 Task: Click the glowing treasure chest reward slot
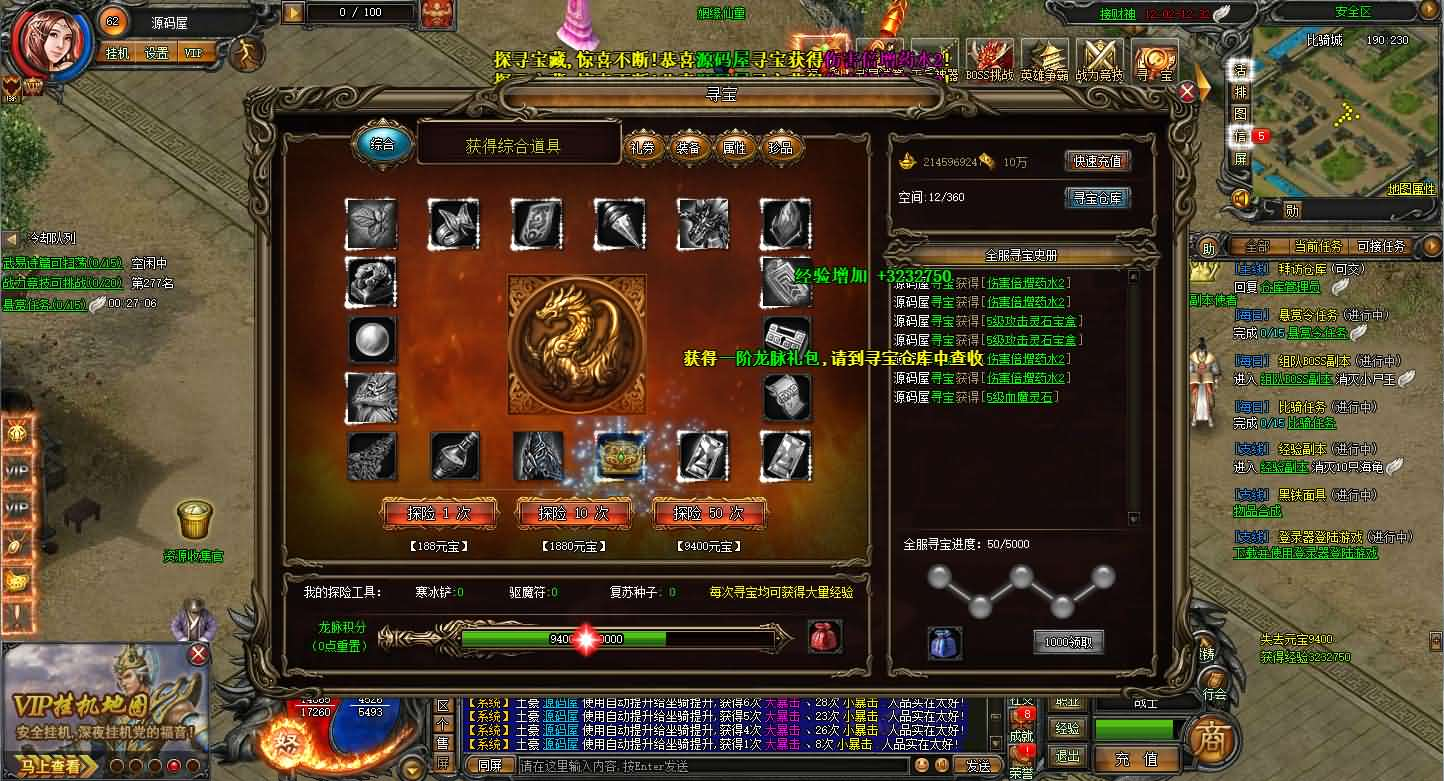pyautogui.click(x=621, y=455)
